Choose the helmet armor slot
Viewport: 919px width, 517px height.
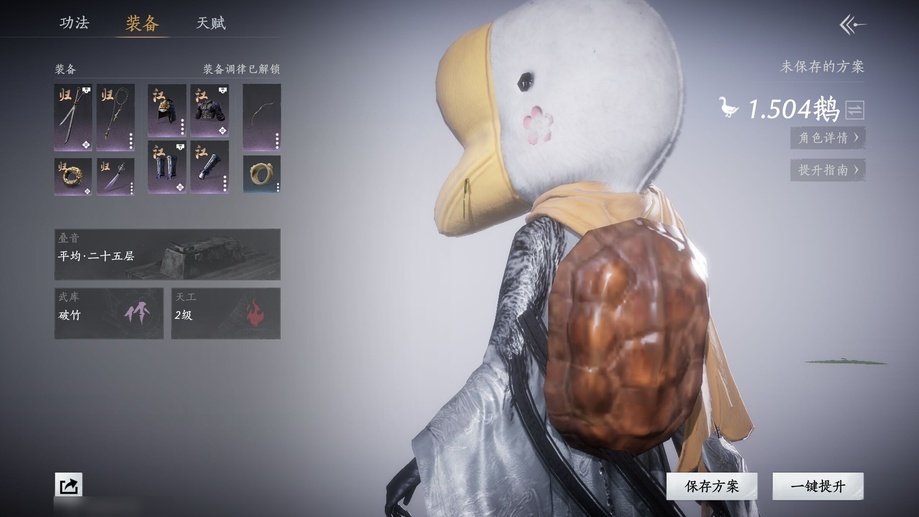tap(167, 110)
